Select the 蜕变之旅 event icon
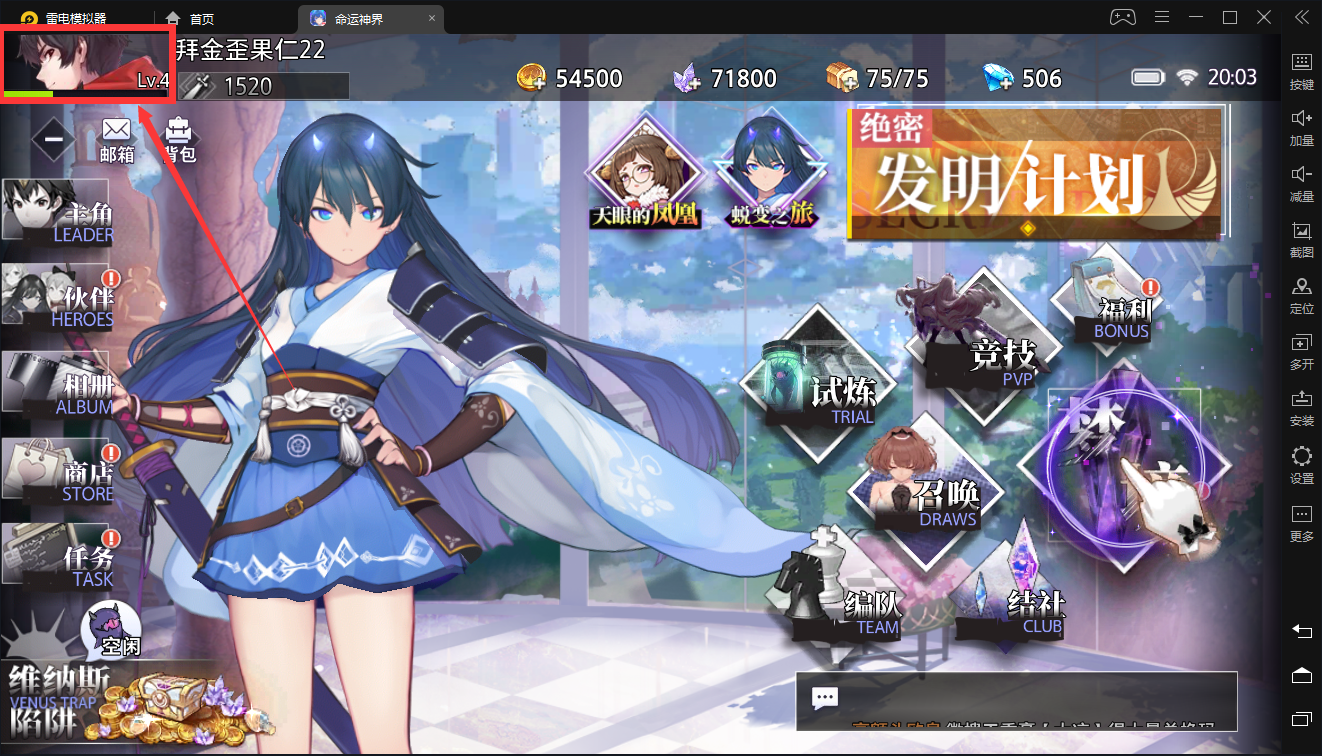The width and height of the screenshot is (1322, 756). (x=773, y=179)
